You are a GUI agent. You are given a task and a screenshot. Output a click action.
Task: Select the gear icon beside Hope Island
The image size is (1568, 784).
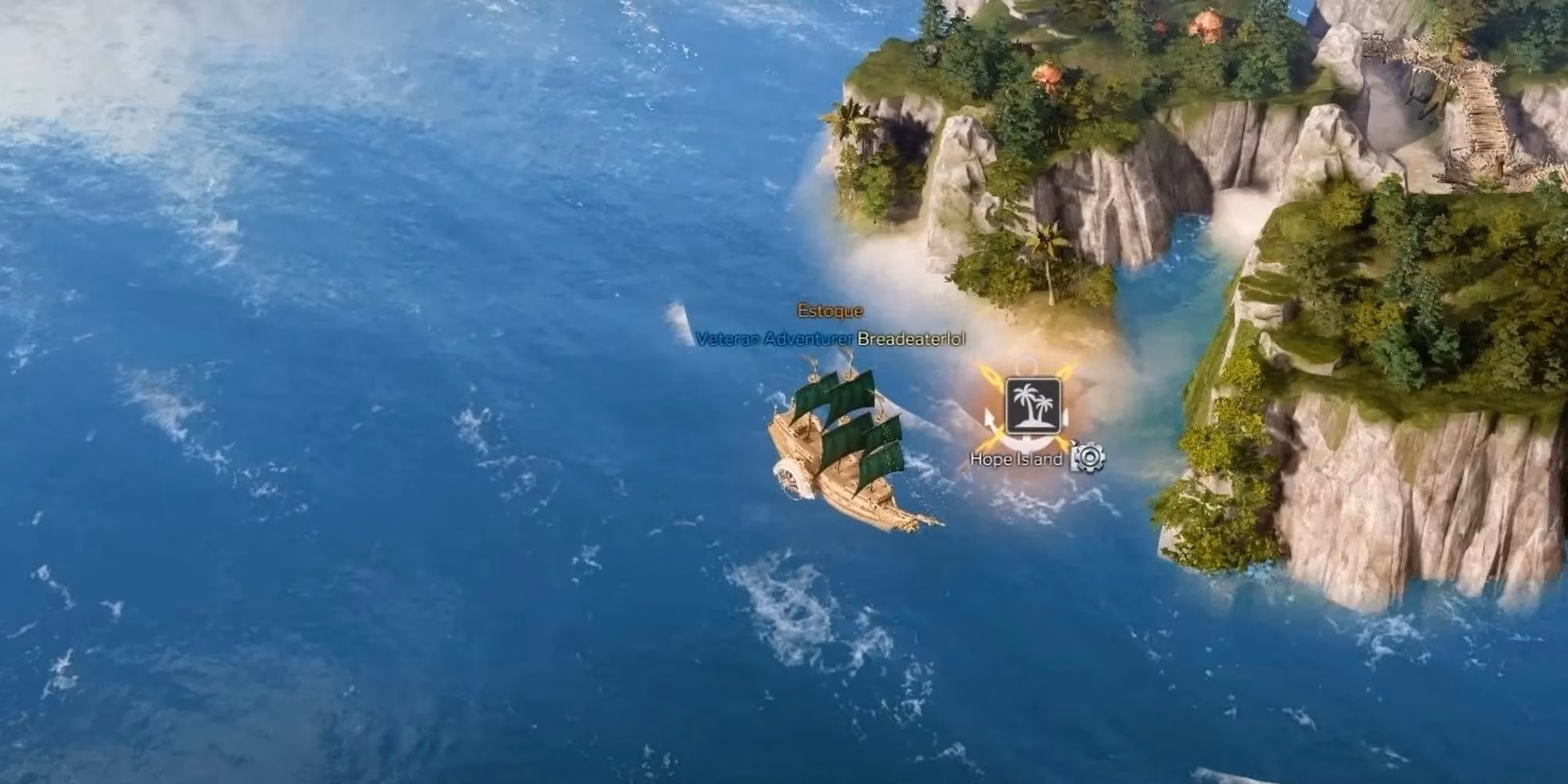coord(1090,459)
